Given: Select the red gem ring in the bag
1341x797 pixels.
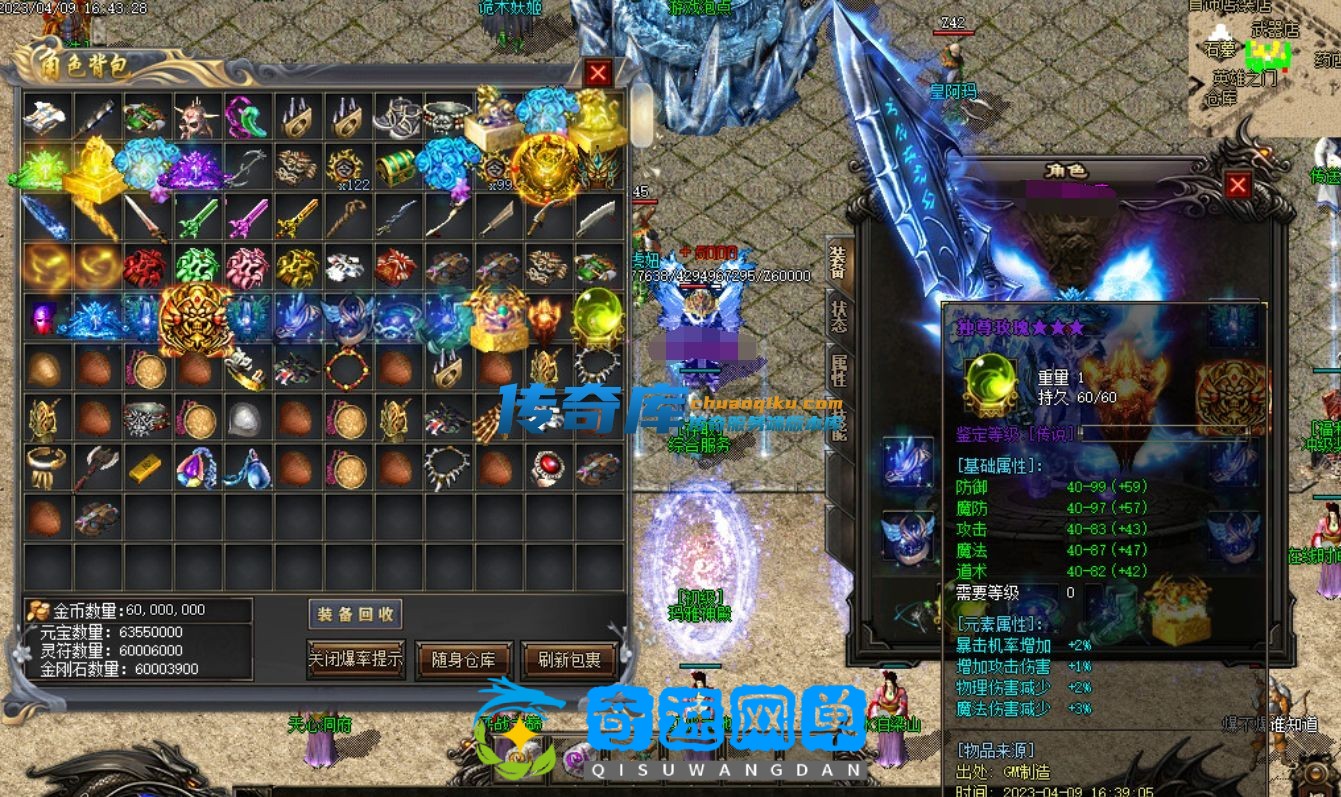Looking at the screenshot, I should point(547,467).
